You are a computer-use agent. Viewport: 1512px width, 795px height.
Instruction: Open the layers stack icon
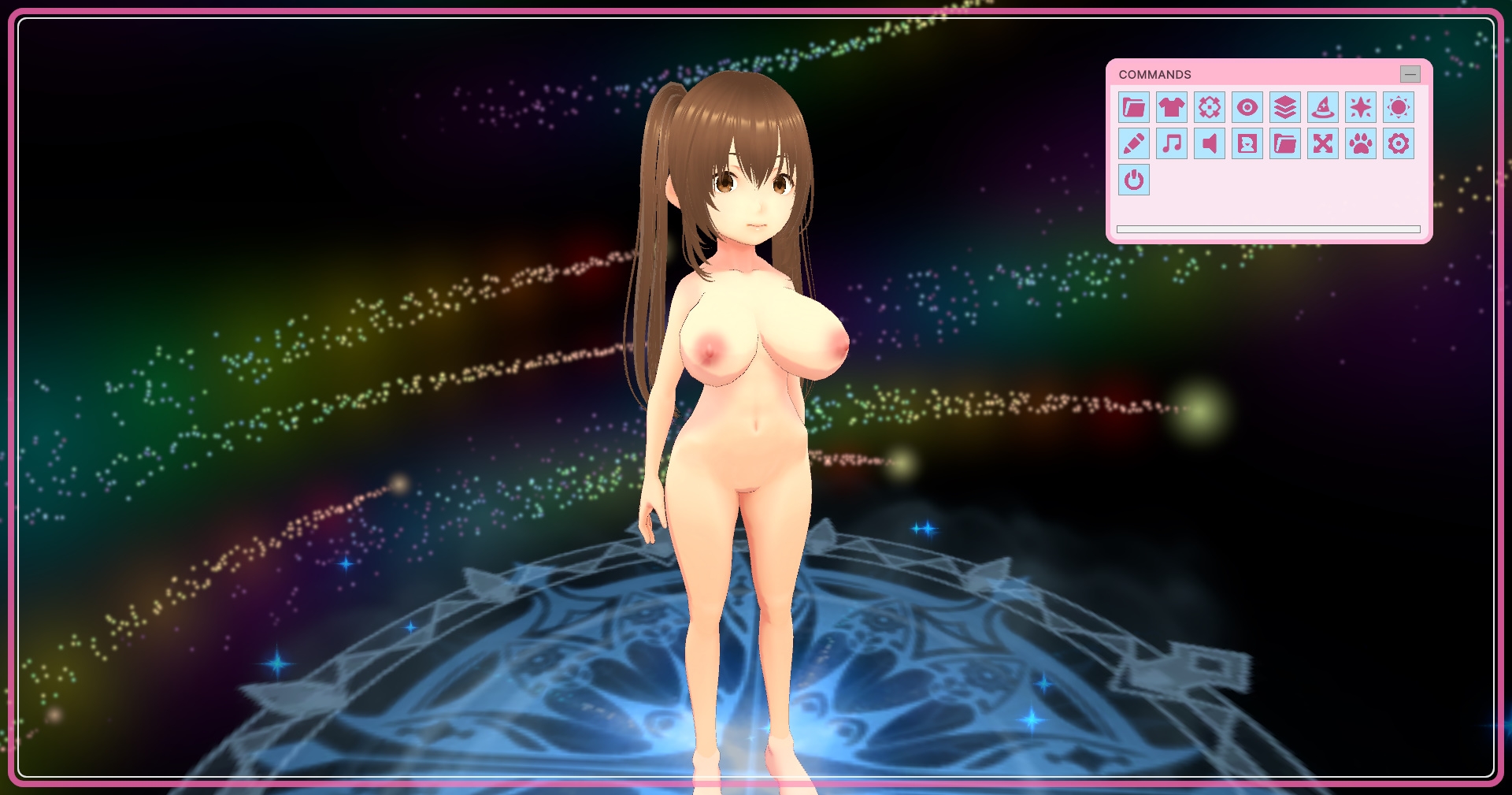[x=1284, y=108]
